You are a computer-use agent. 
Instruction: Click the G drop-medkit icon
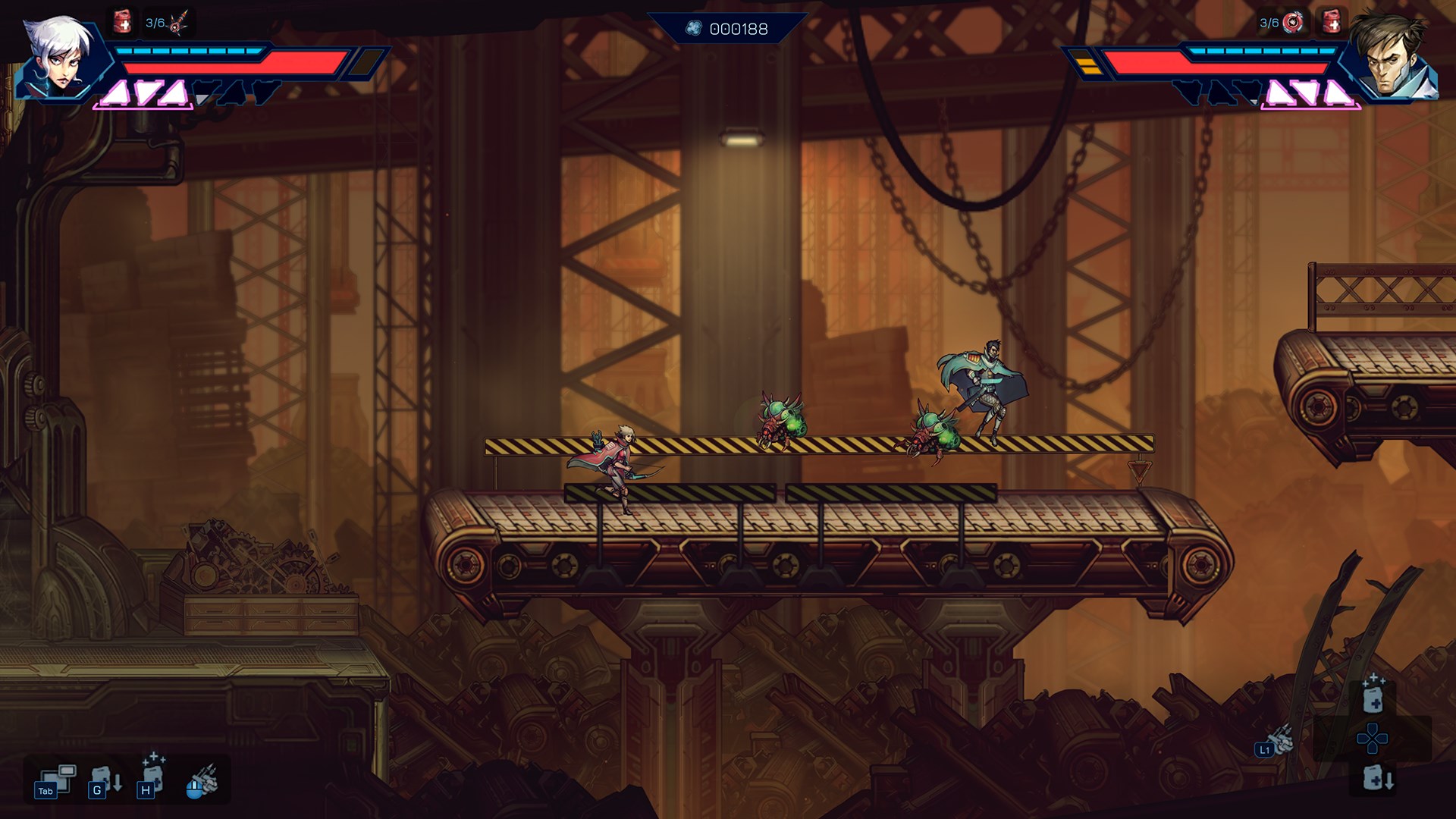(105, 780)
